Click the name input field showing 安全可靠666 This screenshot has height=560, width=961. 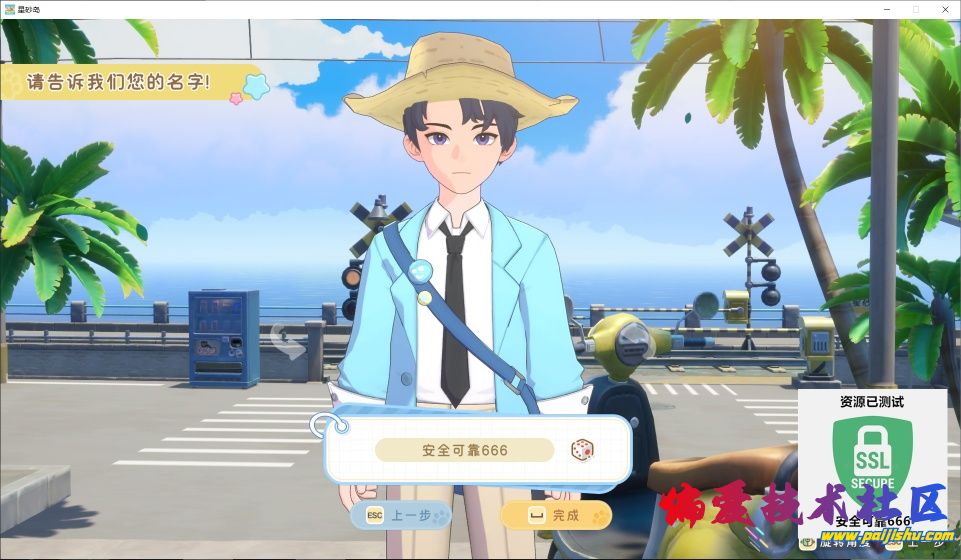(464, 450)
